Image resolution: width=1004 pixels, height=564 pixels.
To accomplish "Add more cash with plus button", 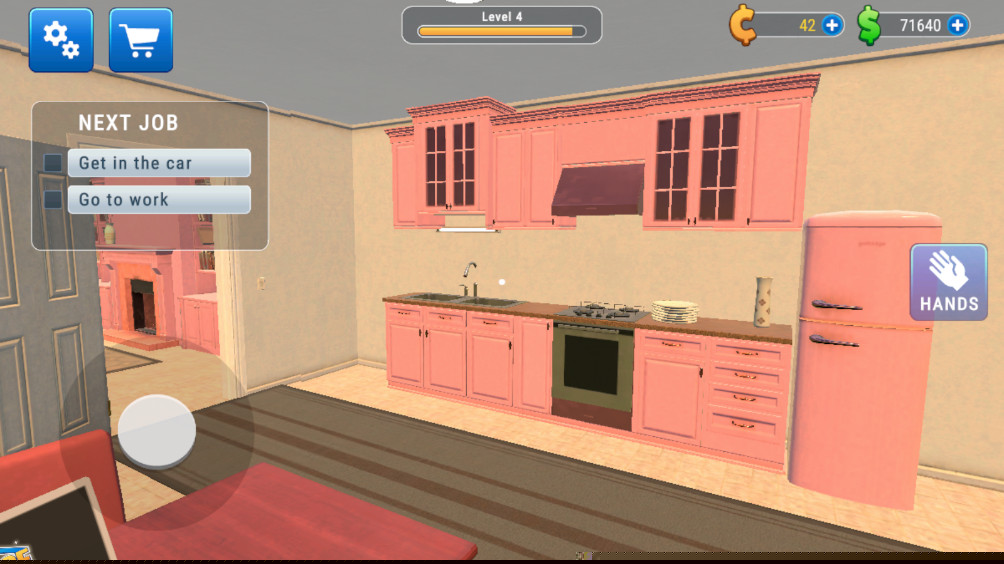I will coord(958,25).
